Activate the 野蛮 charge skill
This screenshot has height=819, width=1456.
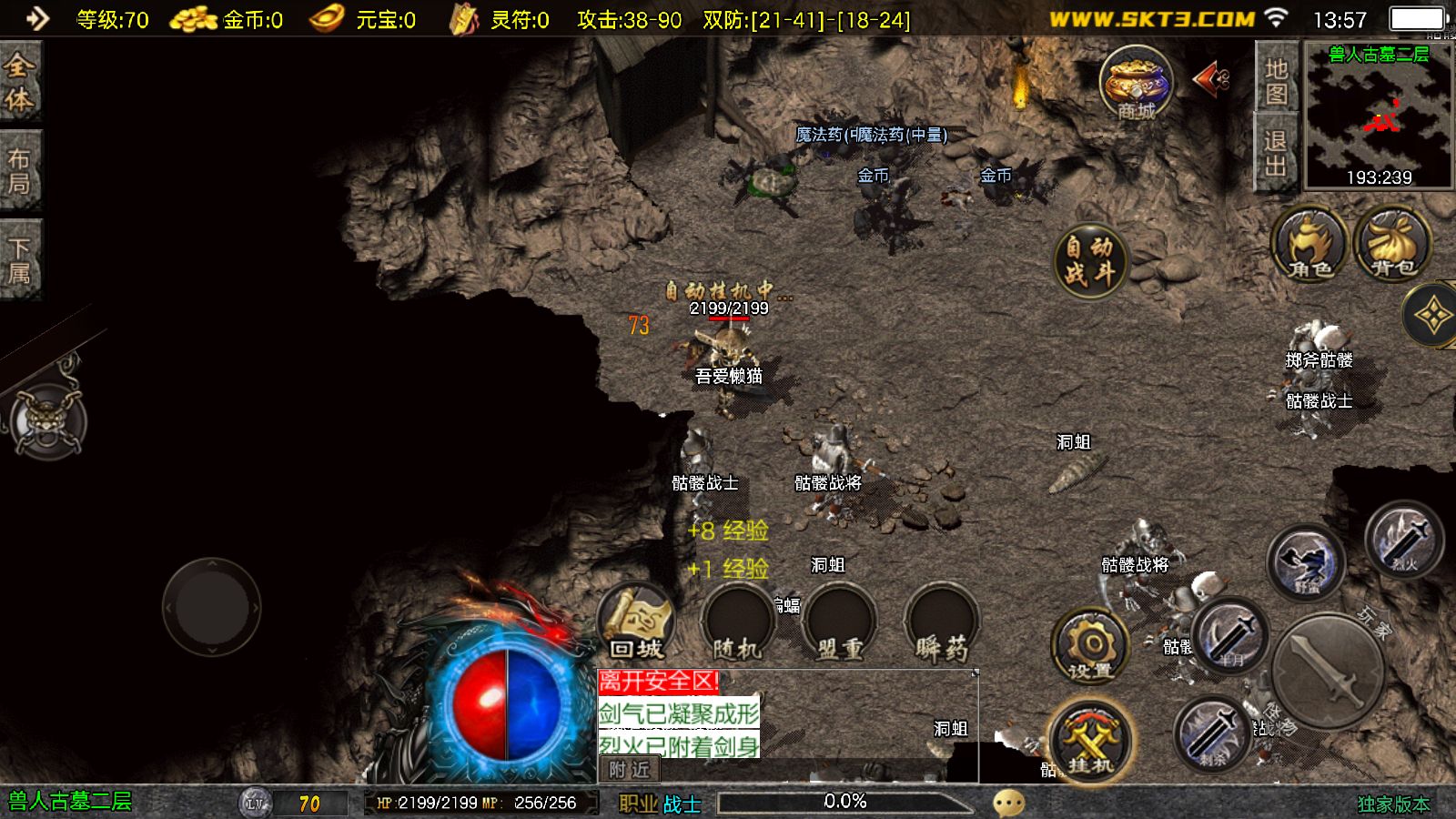(x=1306, y=561)
